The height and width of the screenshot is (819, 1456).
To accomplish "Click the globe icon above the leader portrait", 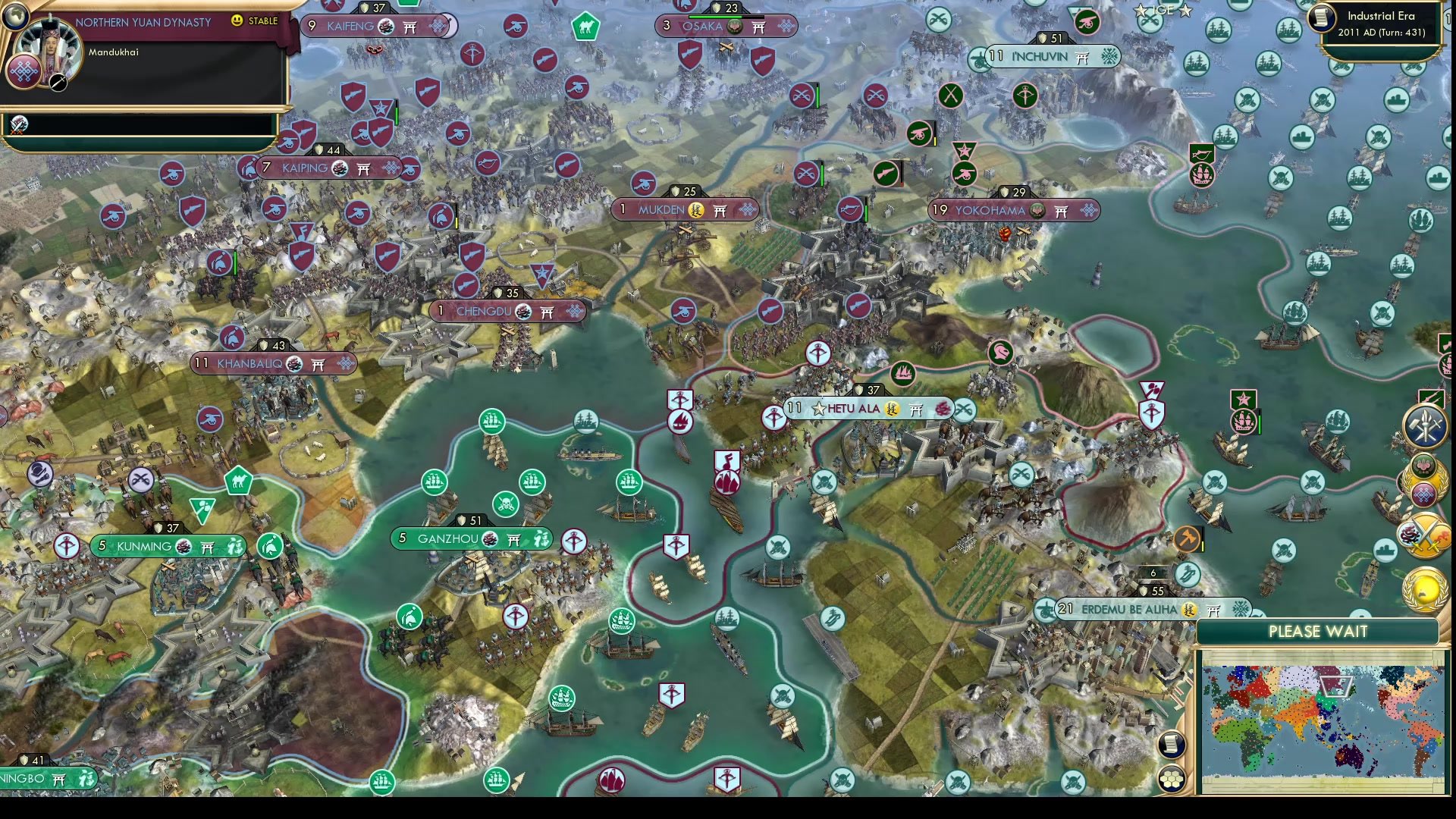I will 16,17.
